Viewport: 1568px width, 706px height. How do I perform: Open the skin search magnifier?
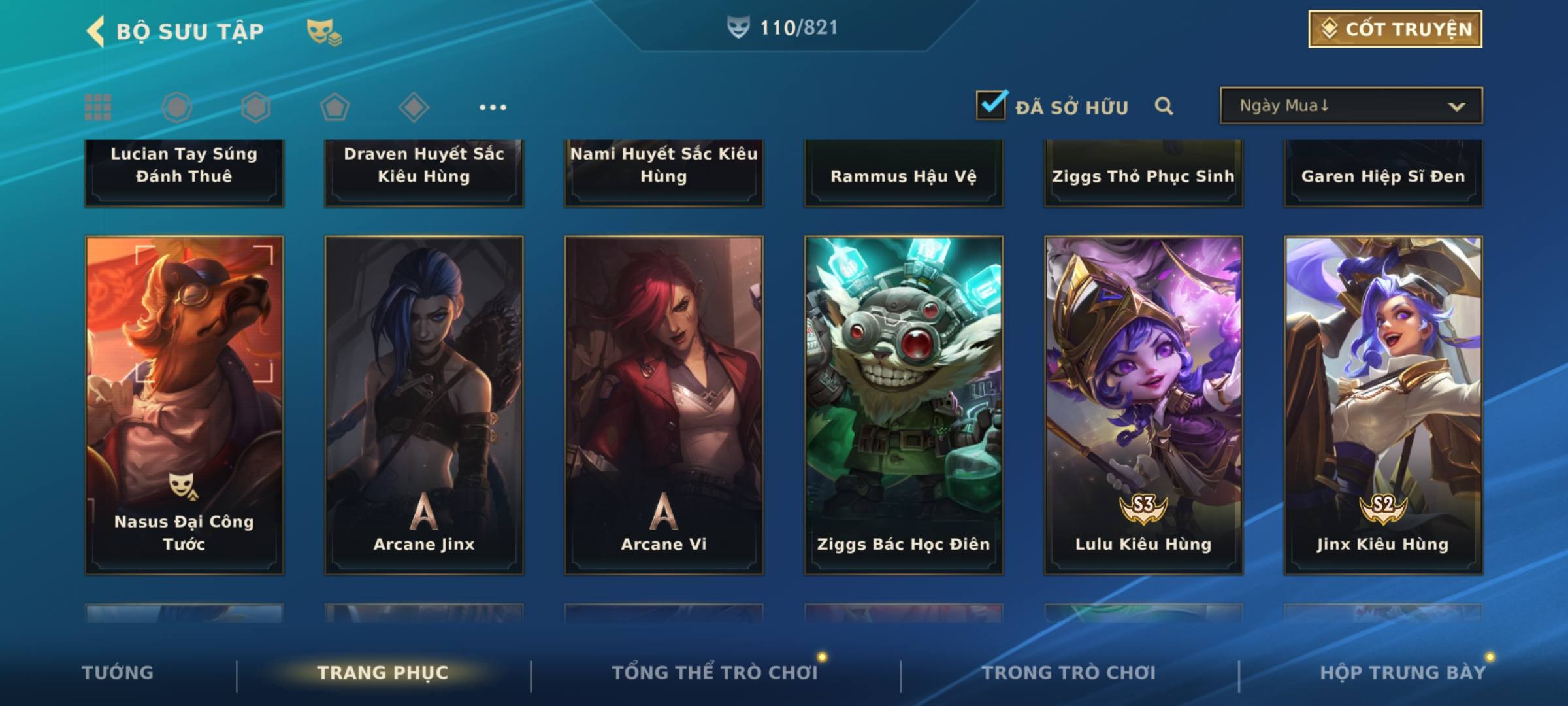click(x=1164, y=106)
